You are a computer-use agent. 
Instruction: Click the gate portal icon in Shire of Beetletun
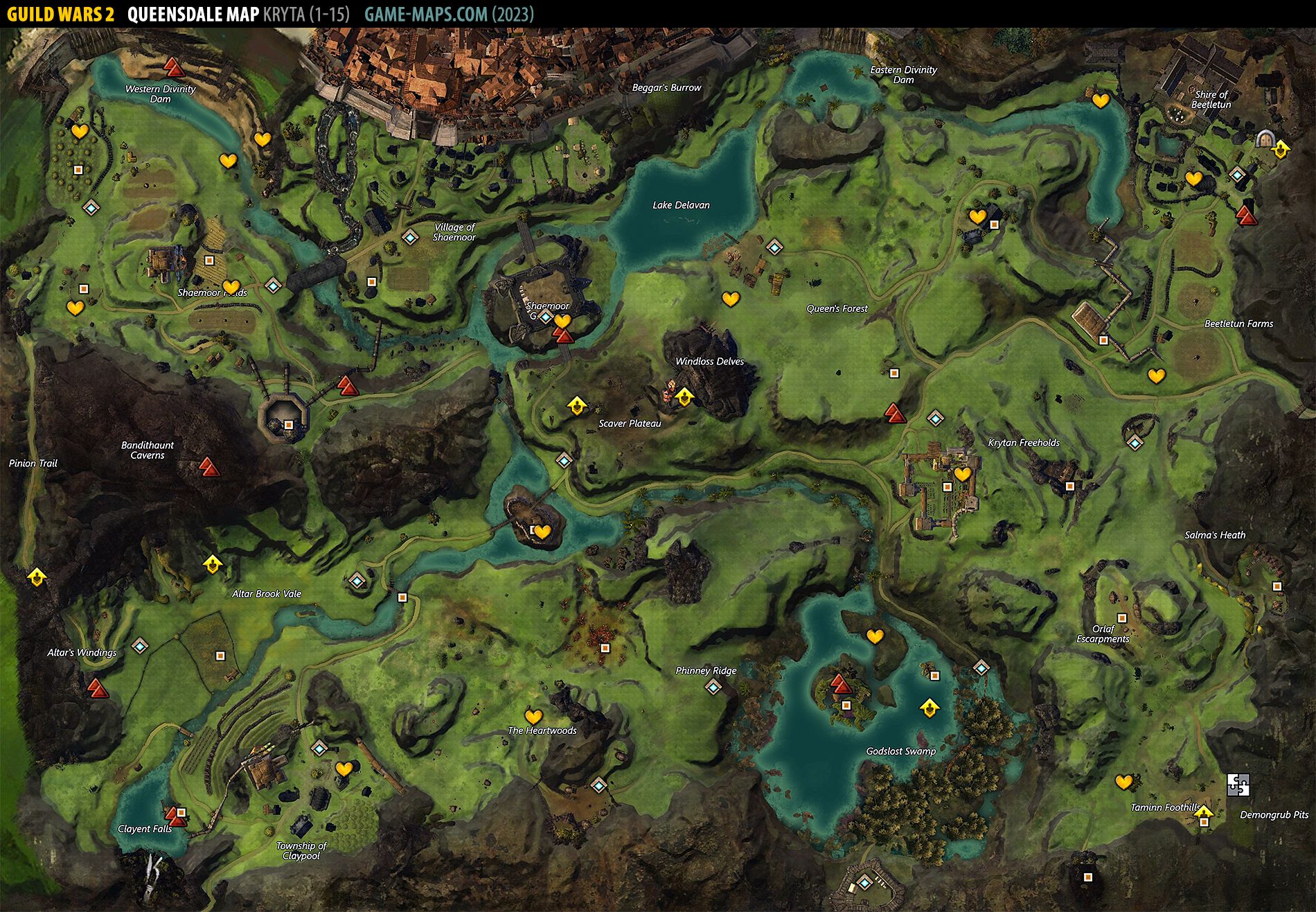pos(1265,139)
